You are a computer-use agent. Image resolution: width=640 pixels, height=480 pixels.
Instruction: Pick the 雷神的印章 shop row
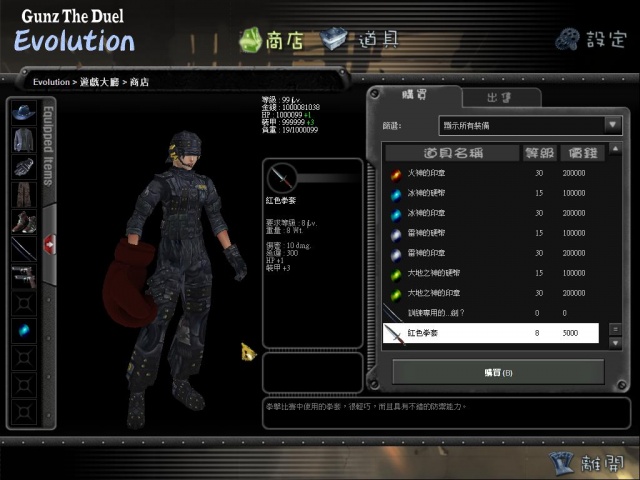click(432, 253)
